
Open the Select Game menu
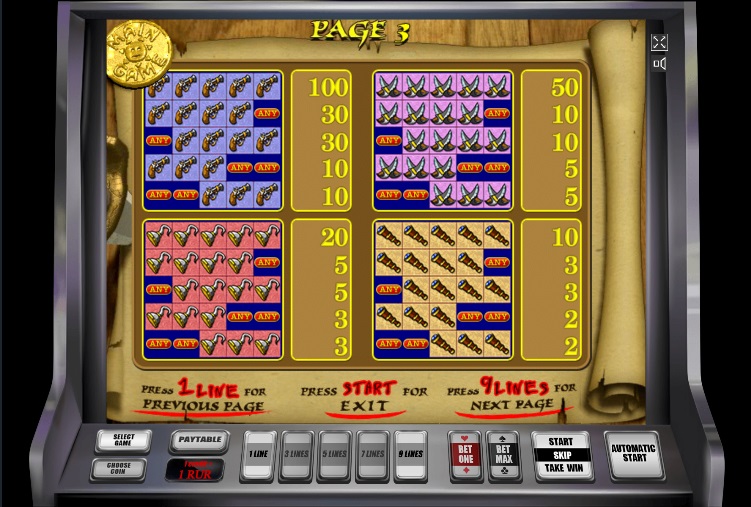pyautogui.click(x=124, y=441)
